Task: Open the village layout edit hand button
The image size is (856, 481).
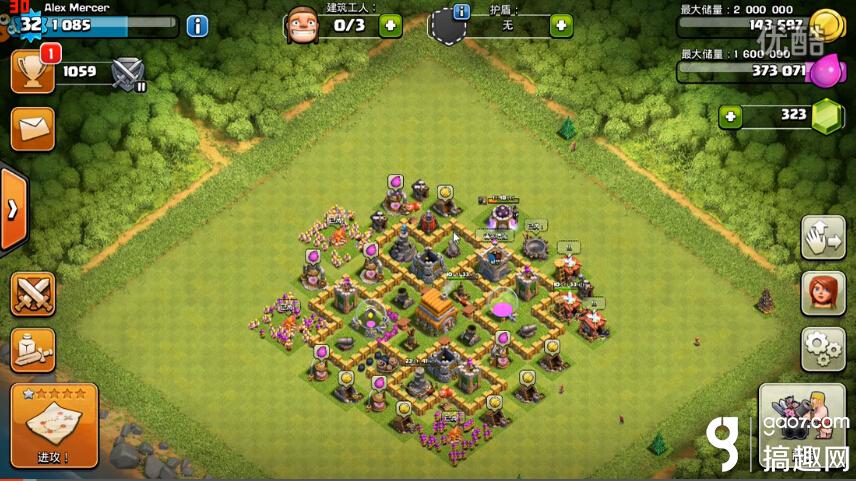Action: tap(823, 237)
